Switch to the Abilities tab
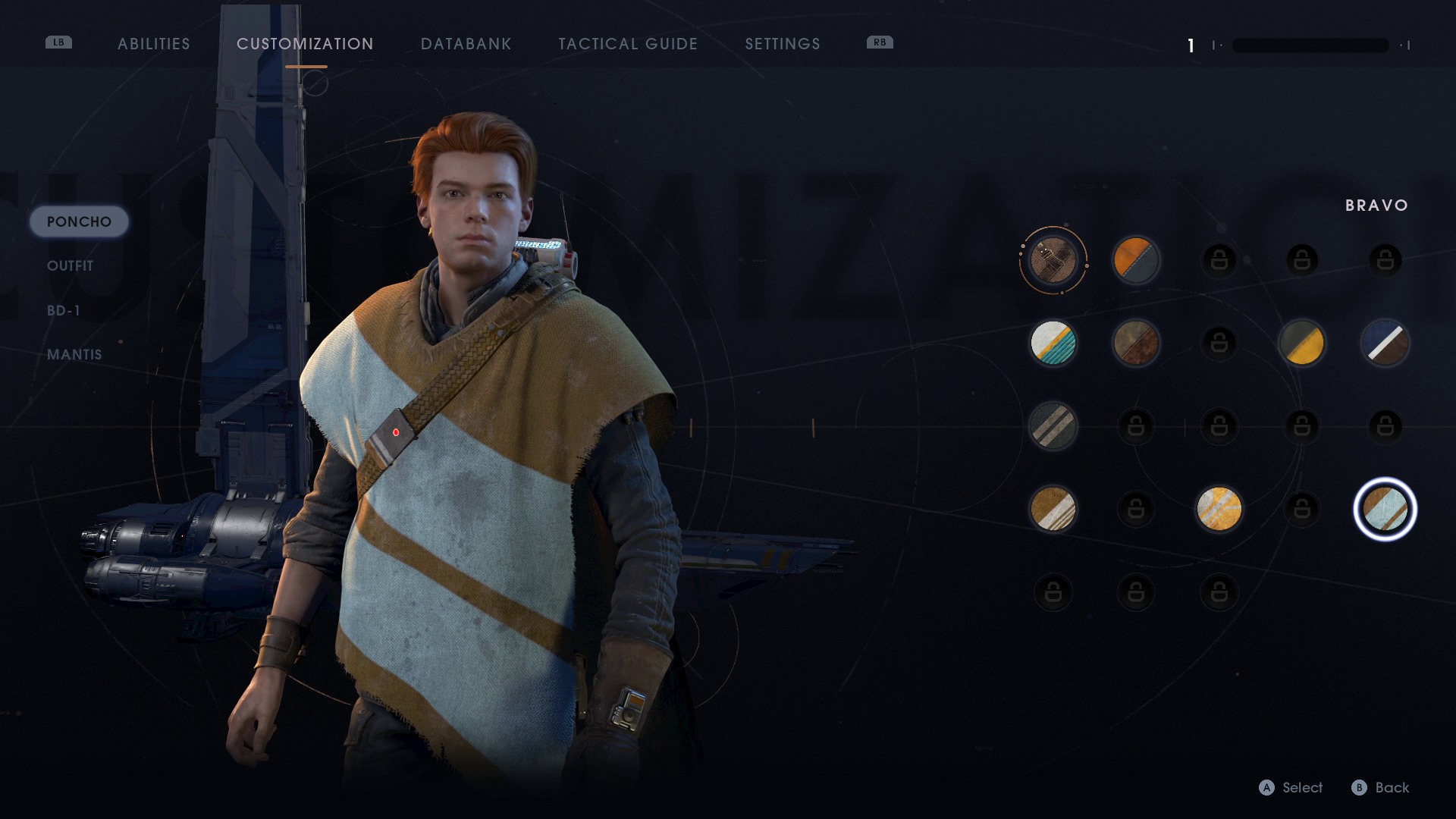 pos(154,44)
